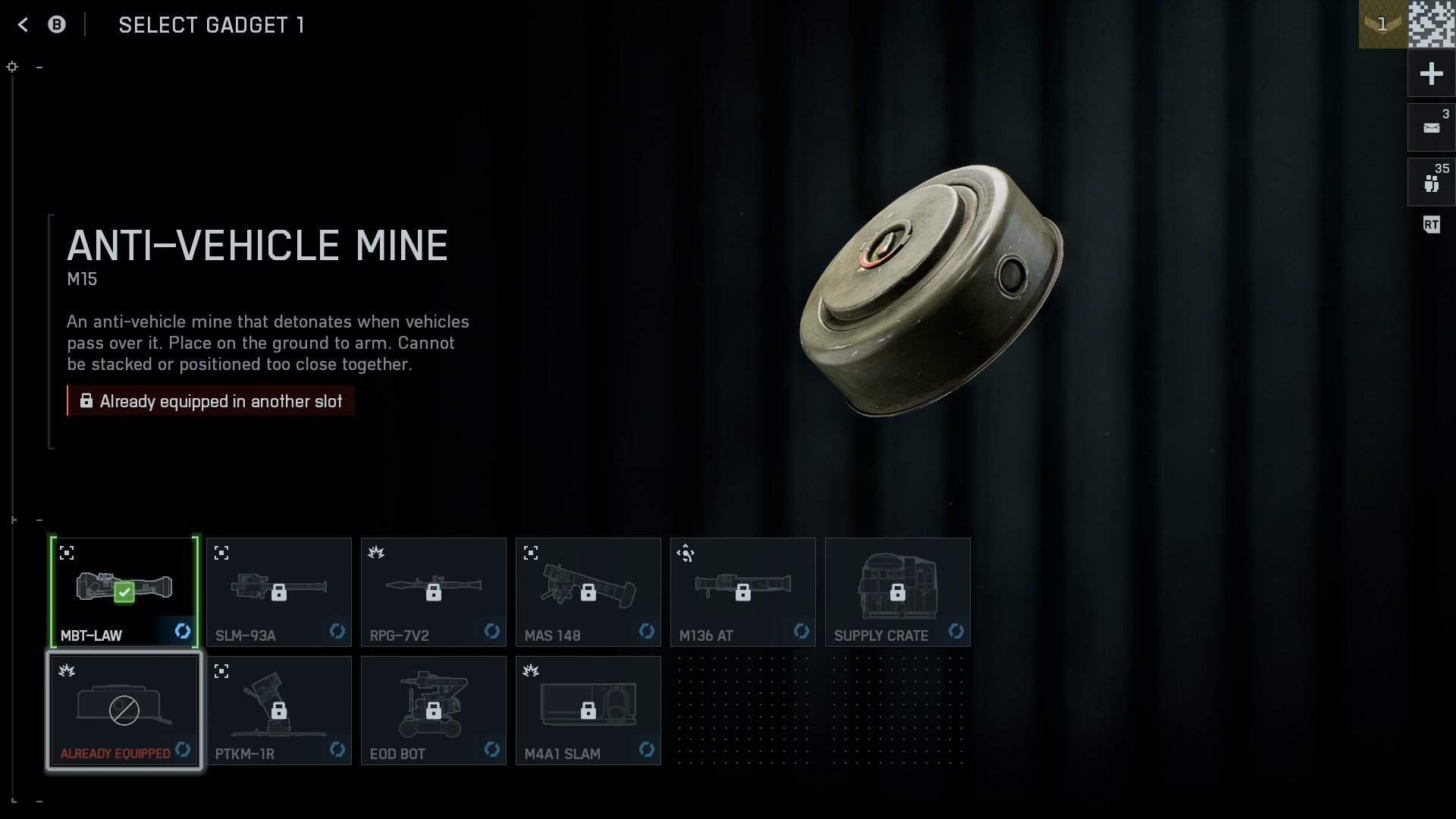This screenshot has width=1456, height=819.
Task: Select the PTKM-1R mine
Action: pos(279,710)
